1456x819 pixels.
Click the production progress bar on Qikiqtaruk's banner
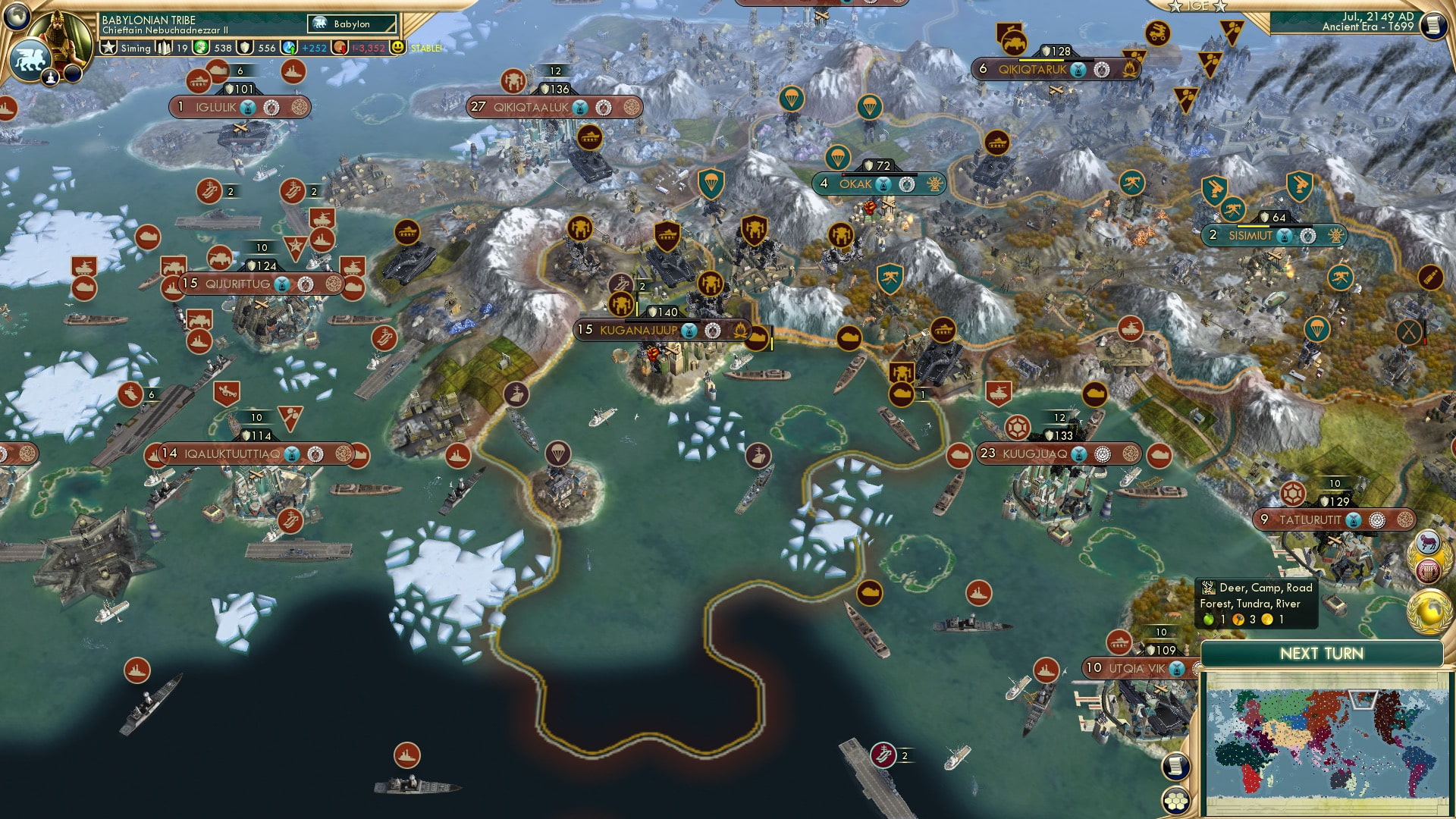tap(1056, 60)
